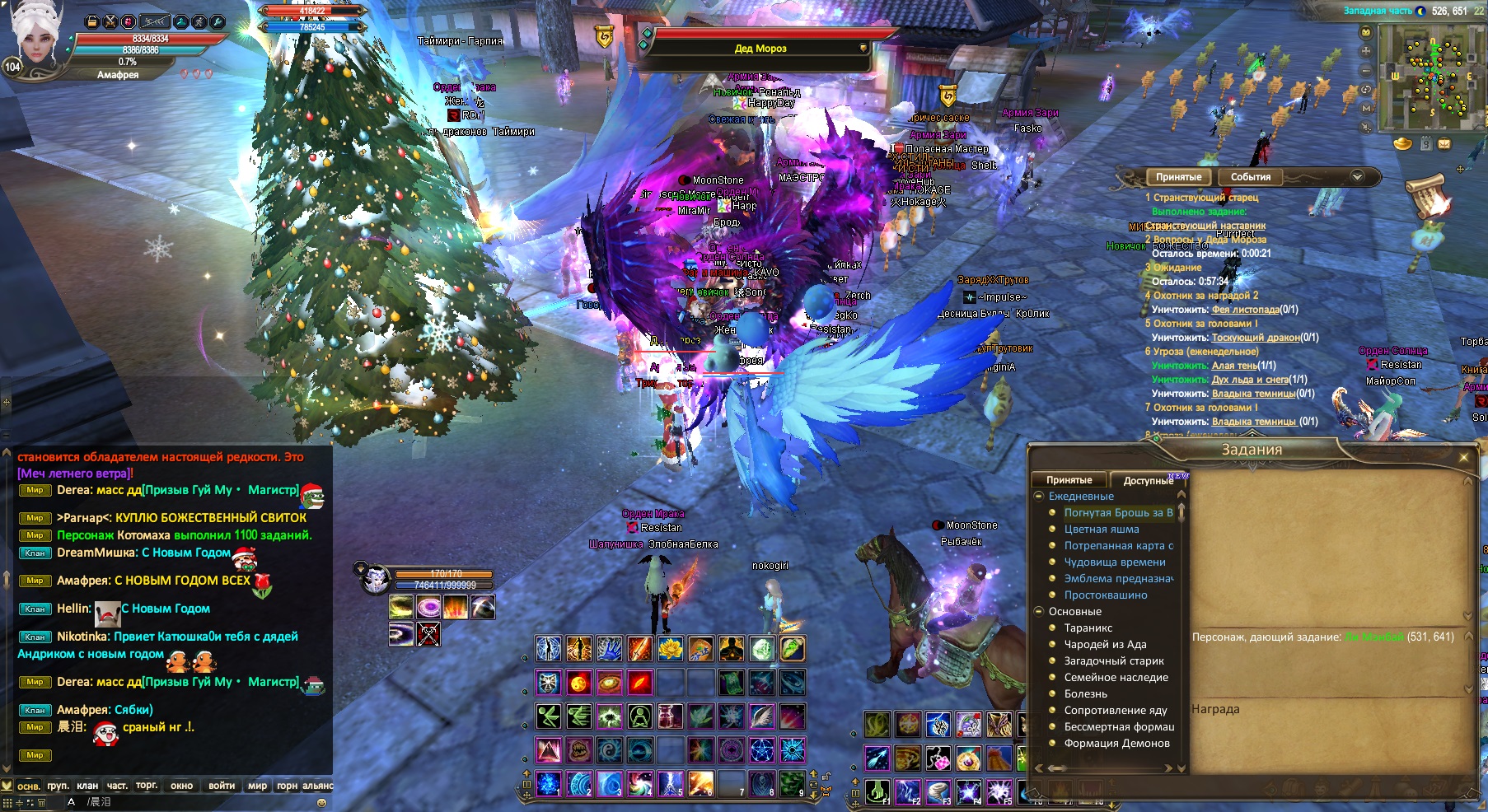Switch quest tracker to События tab
Image resolution: width=1488 pixels, height=812 pixels.
coord(1250,177)
